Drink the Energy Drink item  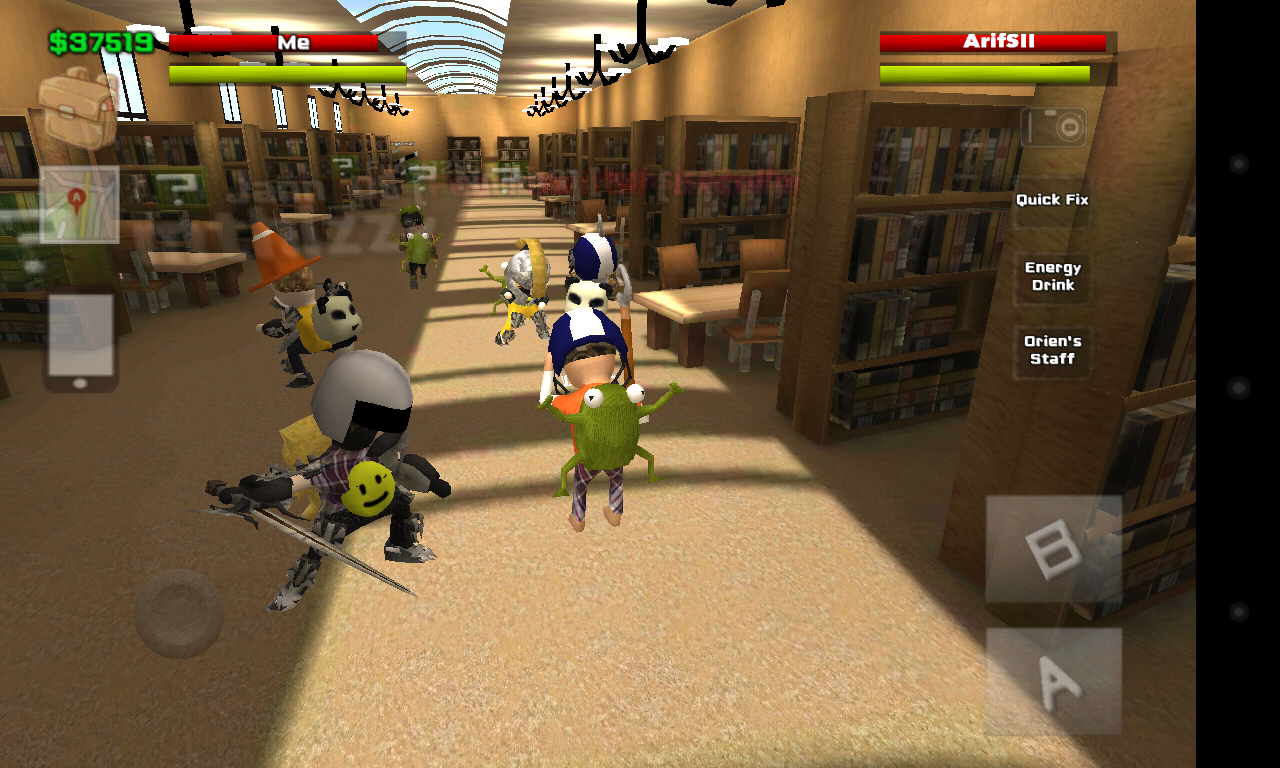click(x=1052, y=276)
